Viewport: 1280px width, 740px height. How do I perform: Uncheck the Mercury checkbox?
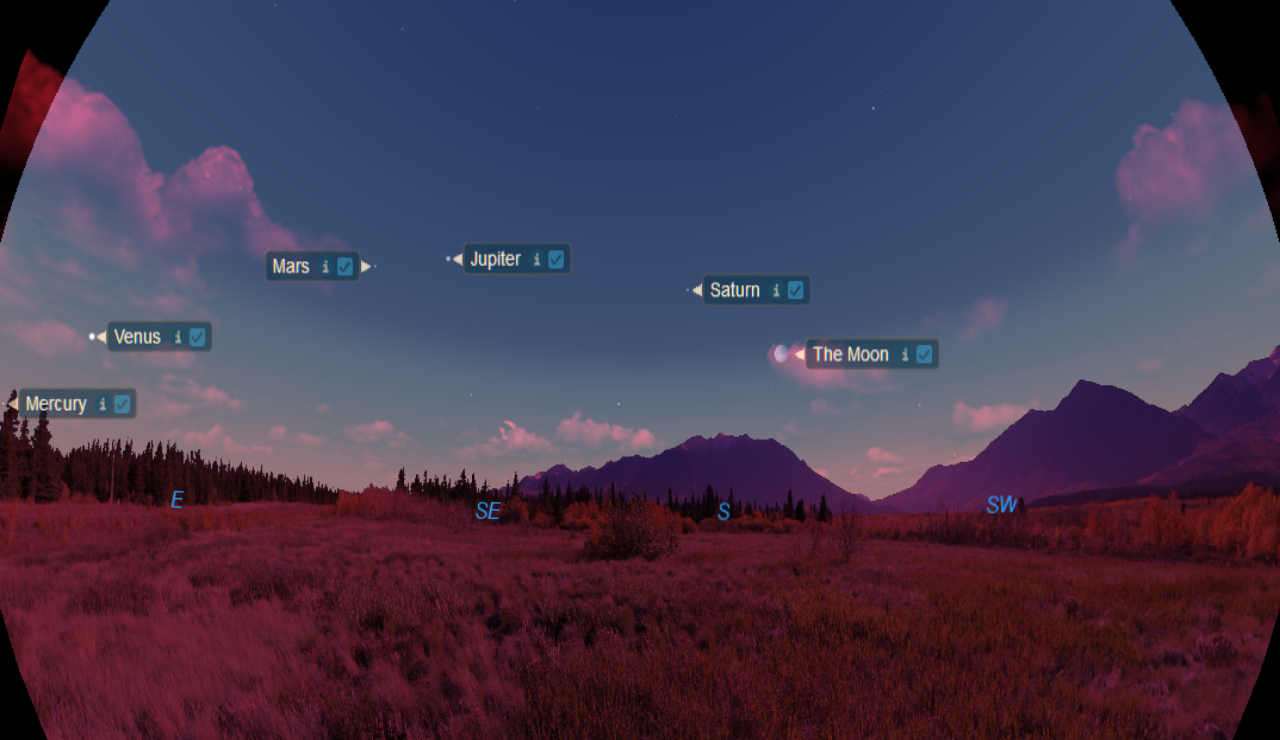(x=122, y=404)
